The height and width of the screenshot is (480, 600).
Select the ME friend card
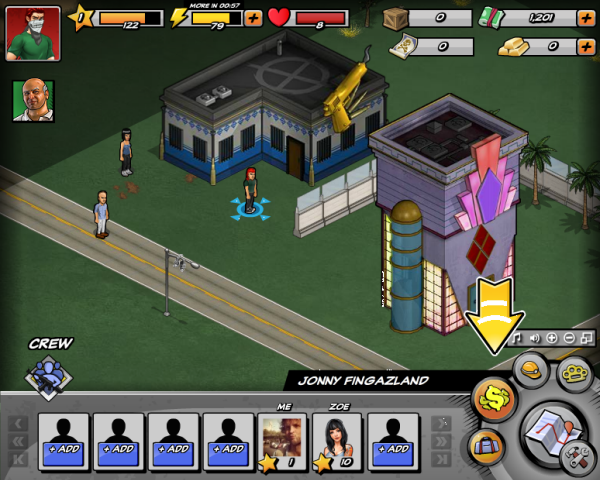[283, 440]
